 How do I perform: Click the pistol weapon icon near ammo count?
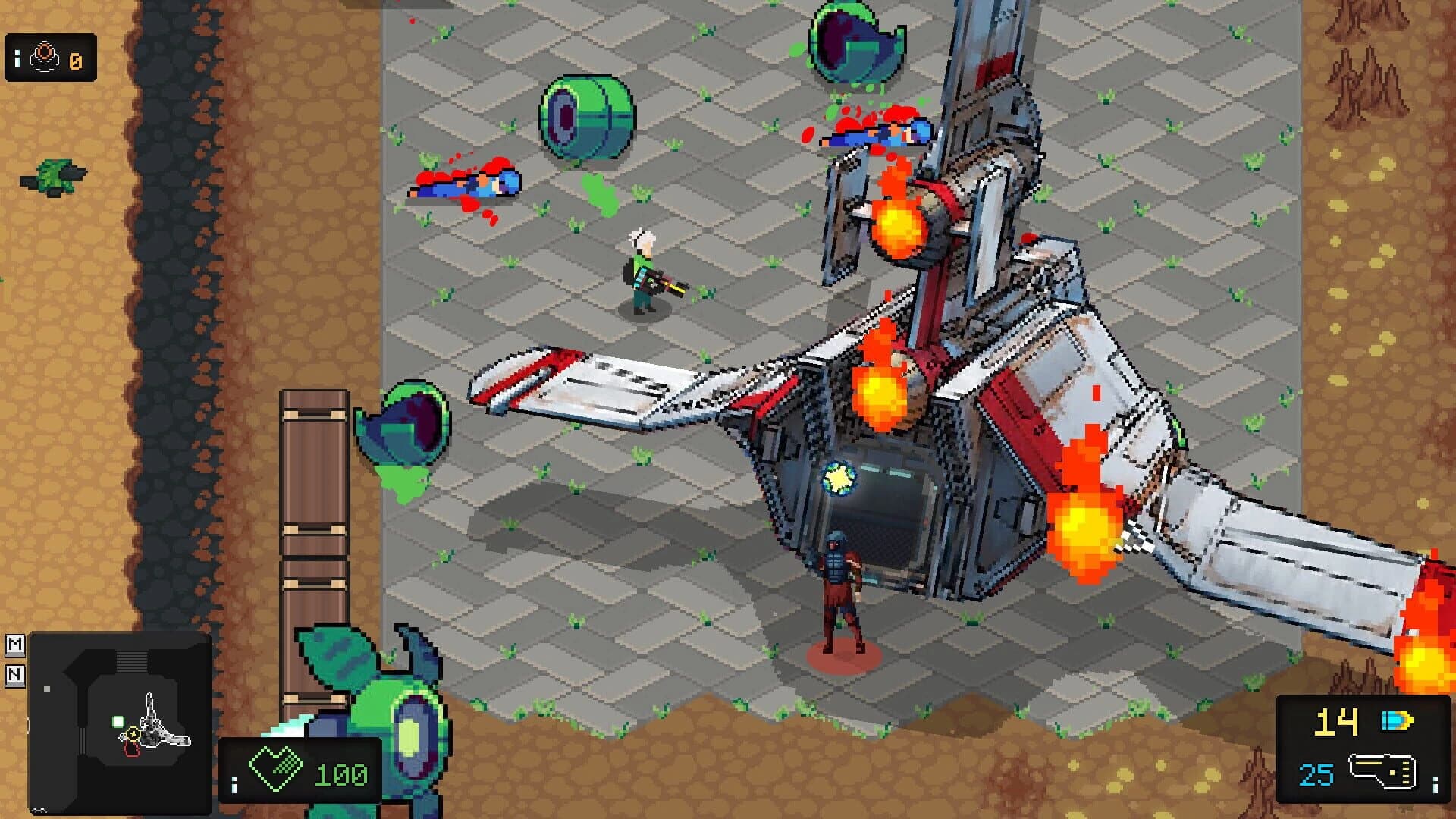1382,772
